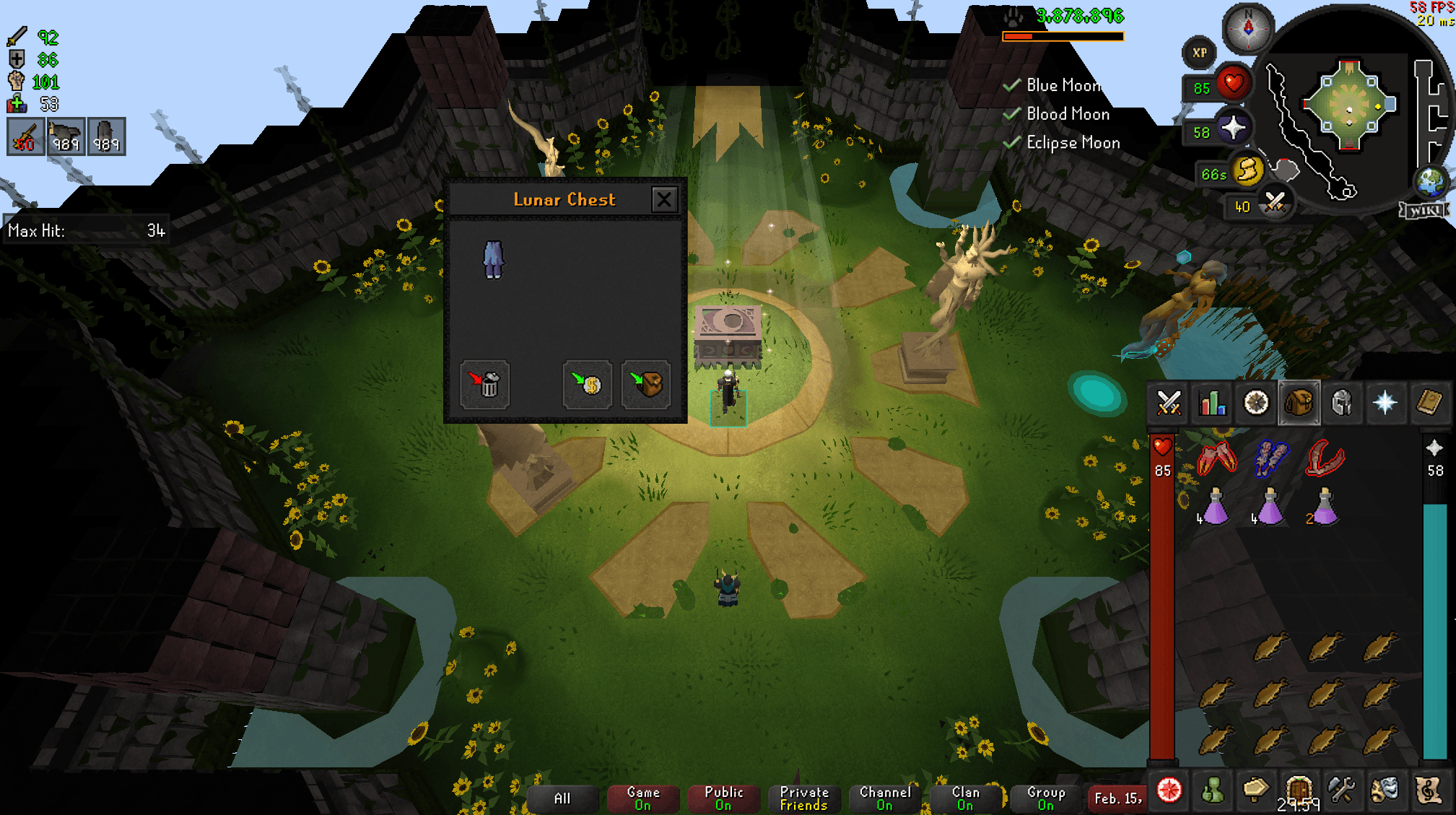Select the trousers item in the Lunar Chest

point(494,261)
